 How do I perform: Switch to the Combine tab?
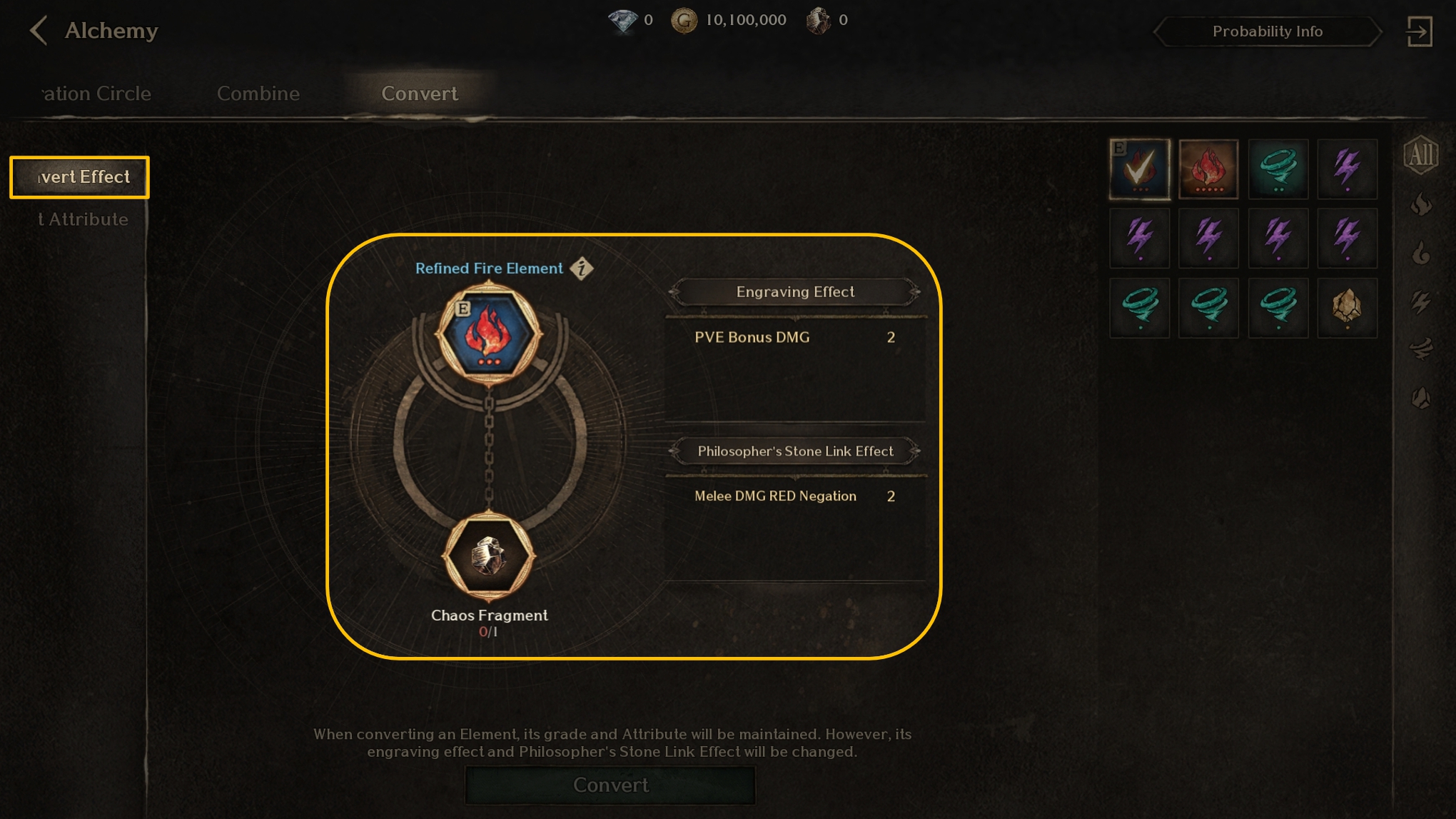[x=258, y=94]
